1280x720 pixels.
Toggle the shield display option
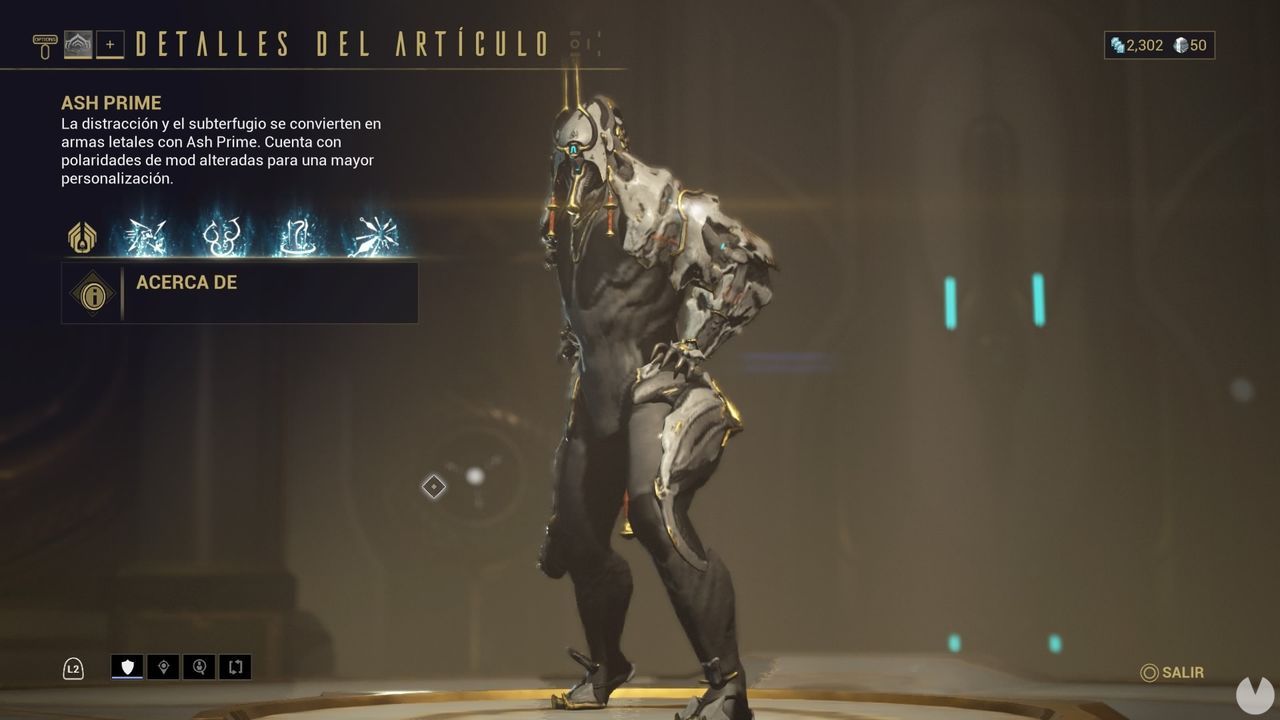click(x=127, y=665)
